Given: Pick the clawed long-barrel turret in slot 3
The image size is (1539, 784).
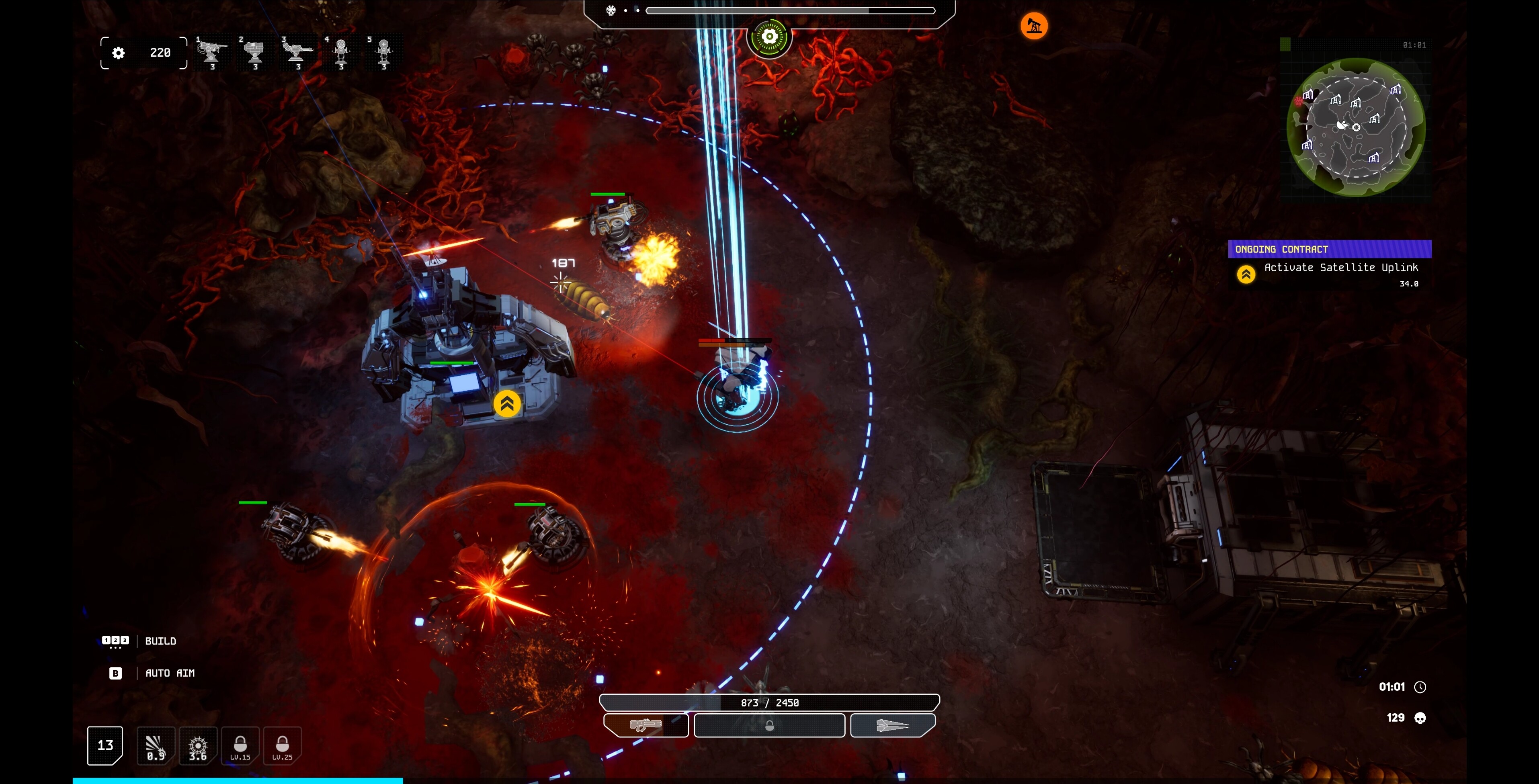Looking at the screenshot, I should tap(297, 52).
